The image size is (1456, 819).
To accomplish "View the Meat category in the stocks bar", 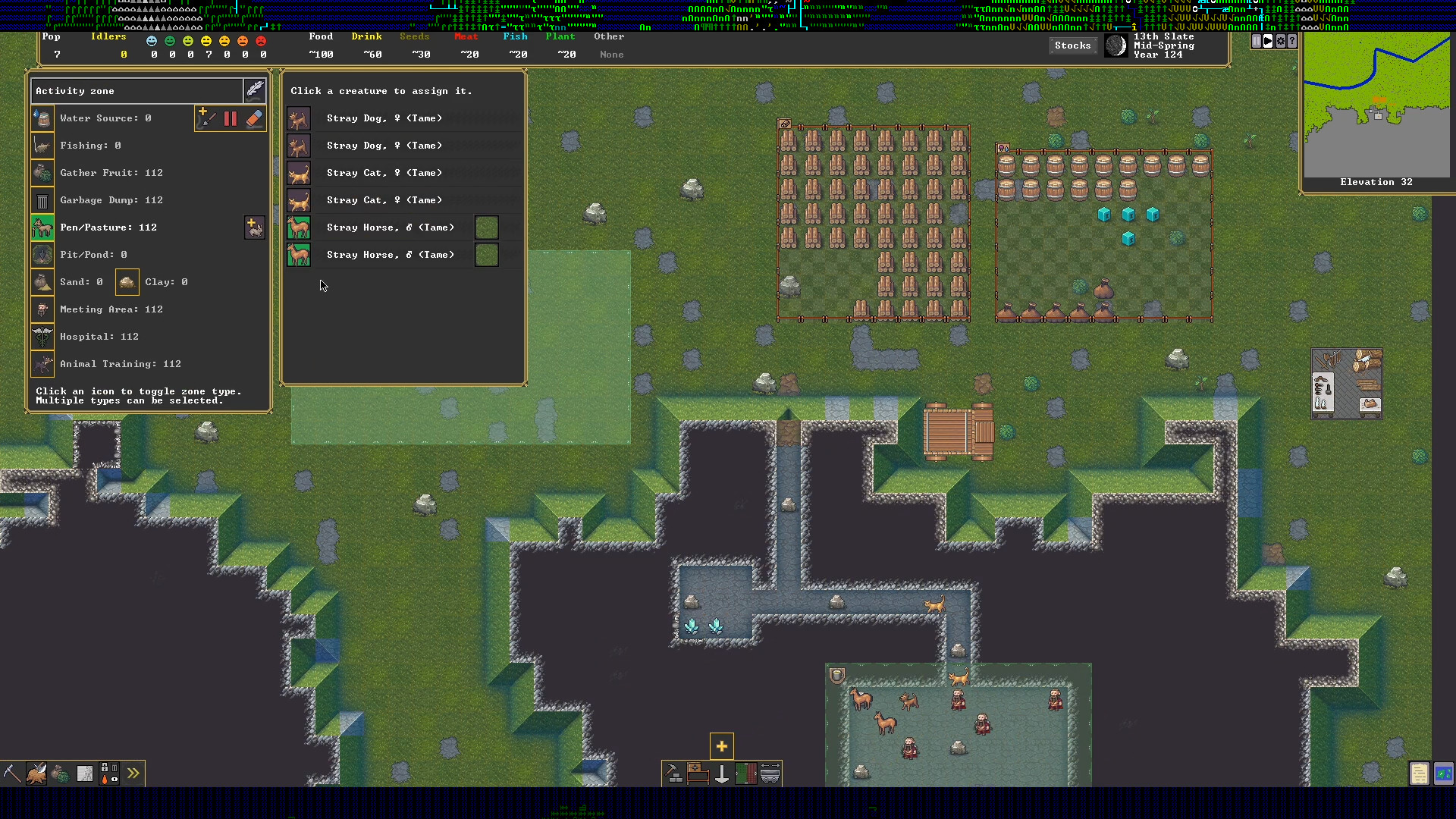I will coord(467,36).
